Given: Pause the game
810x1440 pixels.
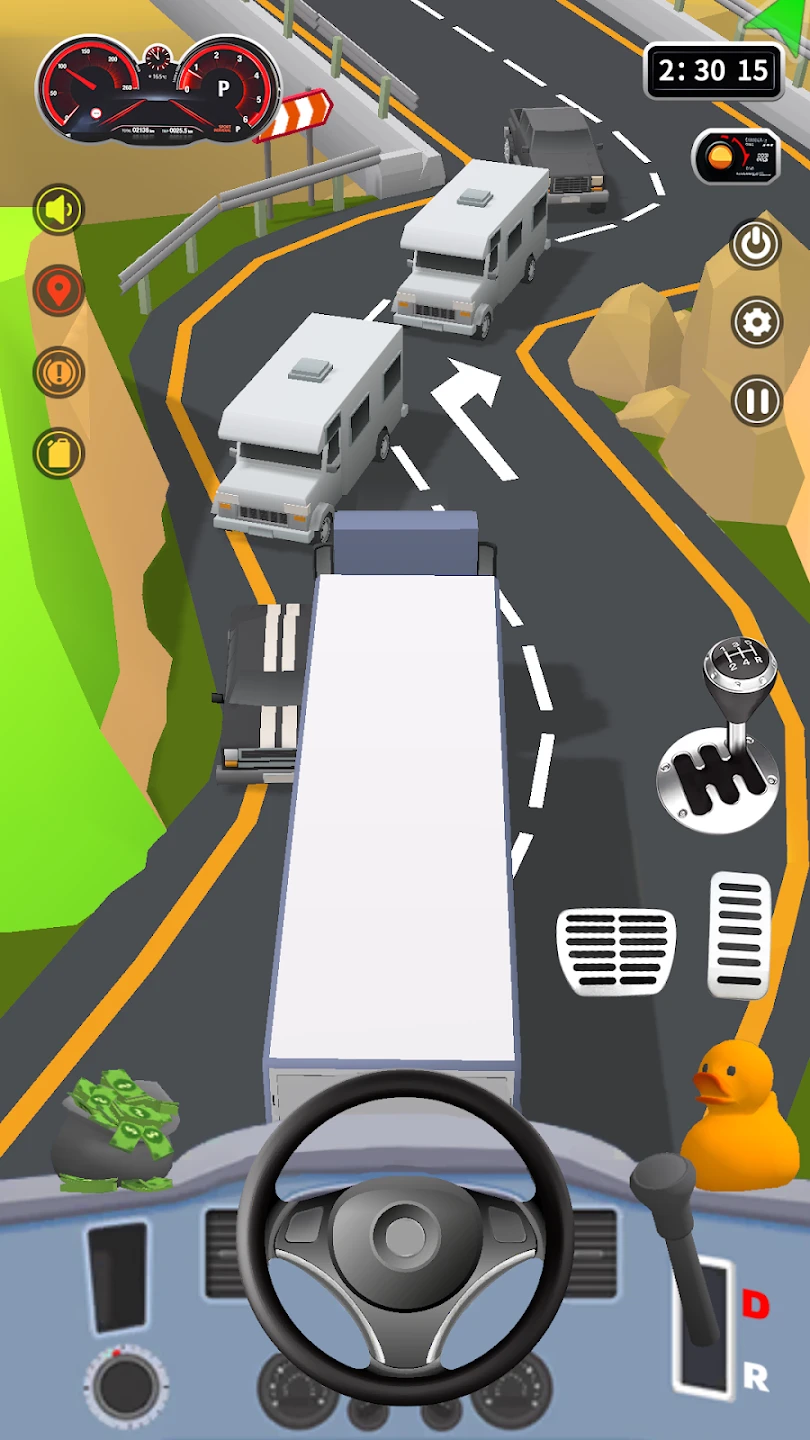Looking at the screenshot, I should click(x=755, y=401).
